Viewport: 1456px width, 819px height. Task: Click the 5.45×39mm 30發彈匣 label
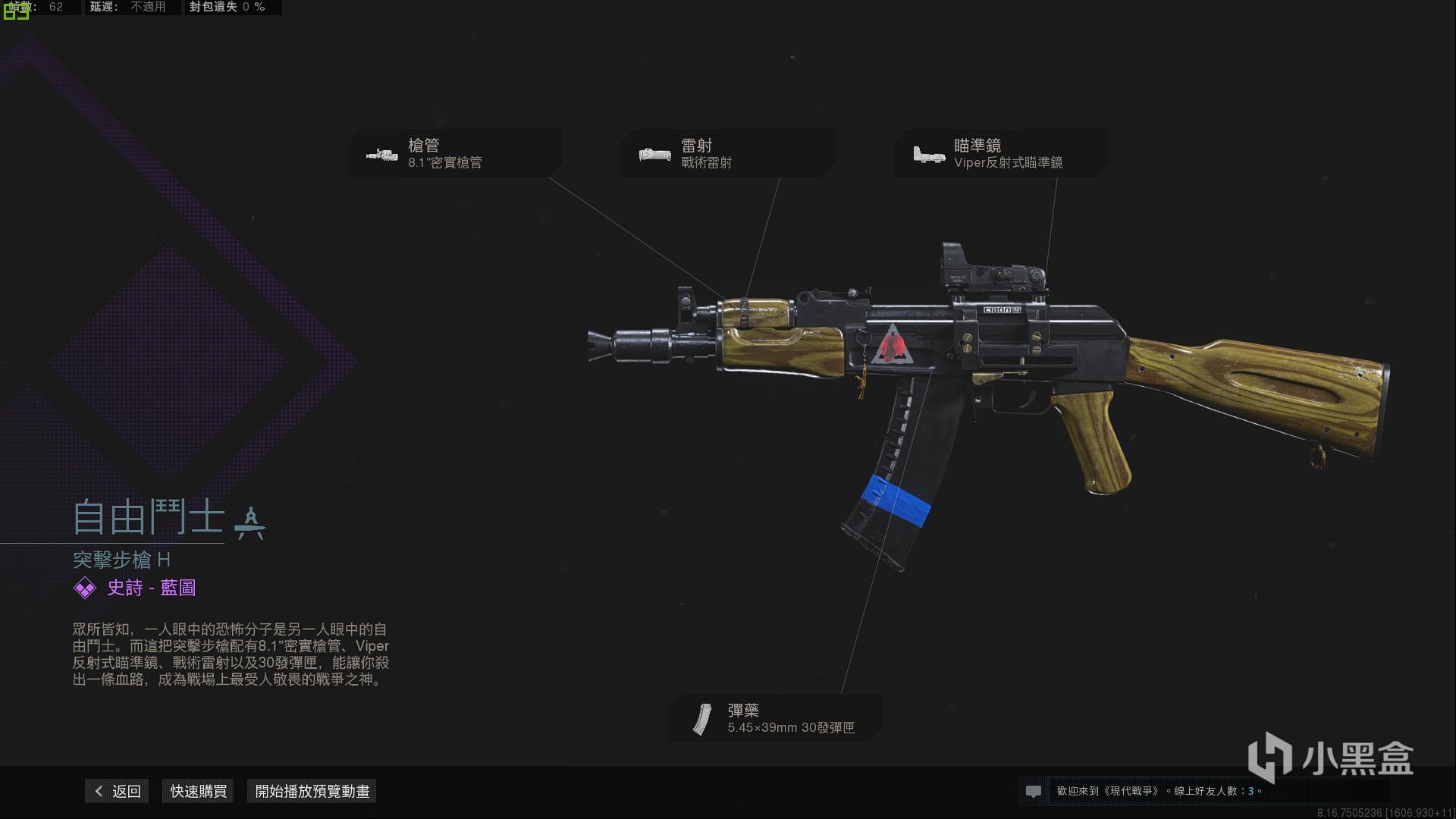tap(791, 728)
